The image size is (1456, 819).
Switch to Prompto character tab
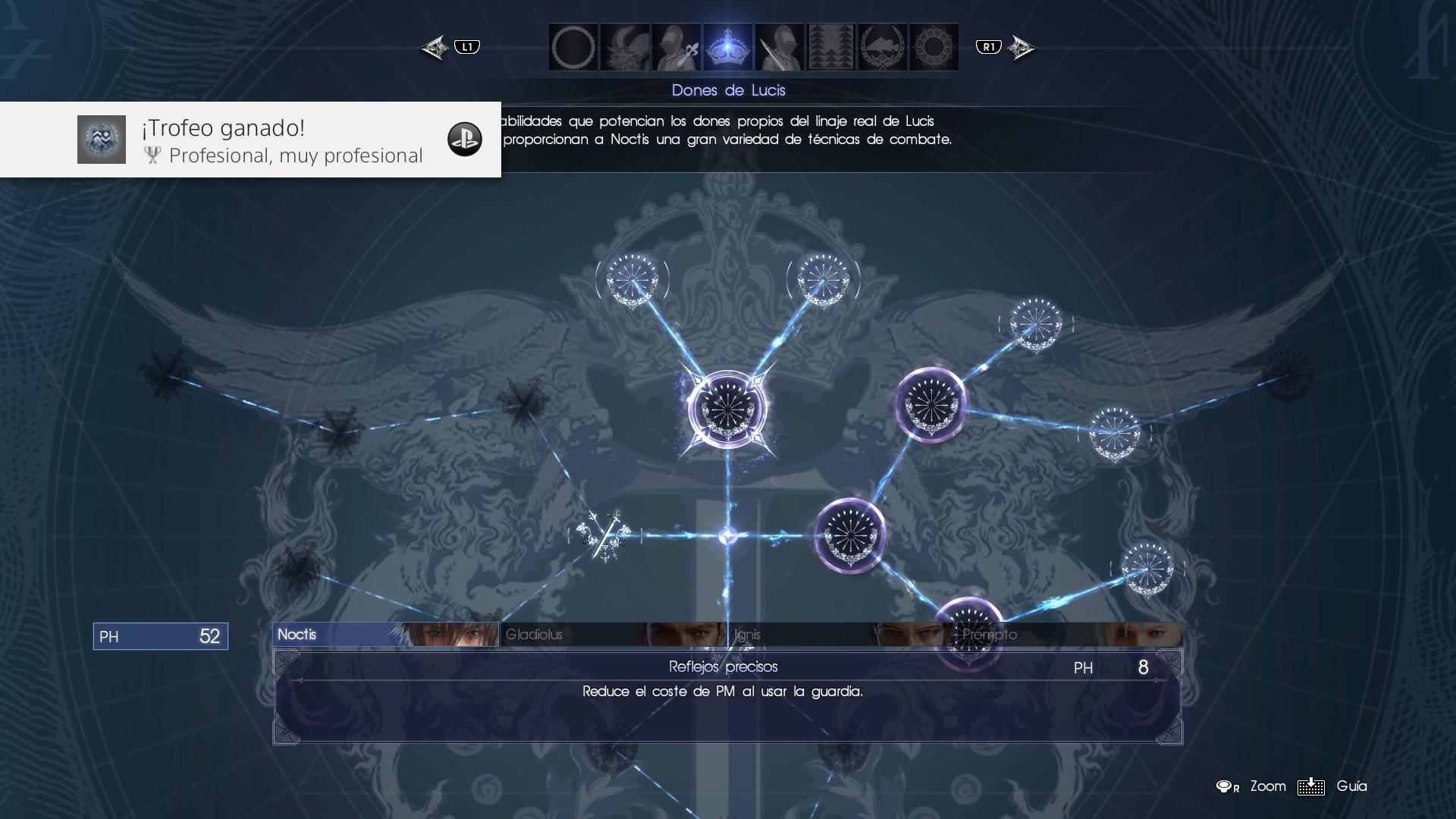[1068, 635]
